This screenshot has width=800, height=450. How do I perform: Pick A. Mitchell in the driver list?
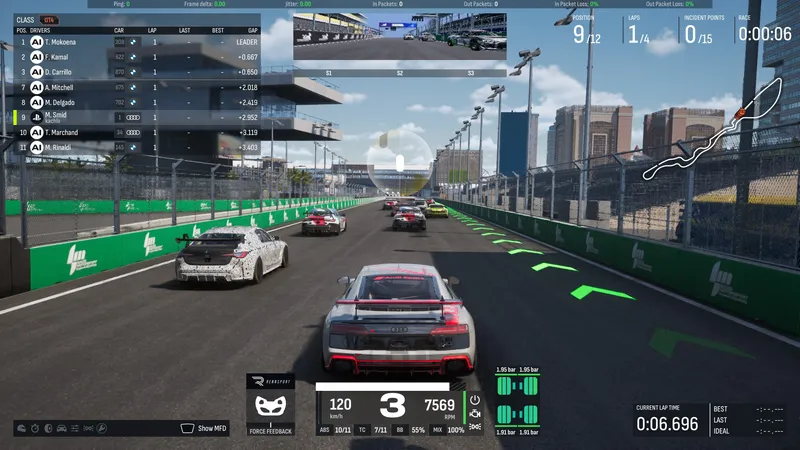[130, 87]
